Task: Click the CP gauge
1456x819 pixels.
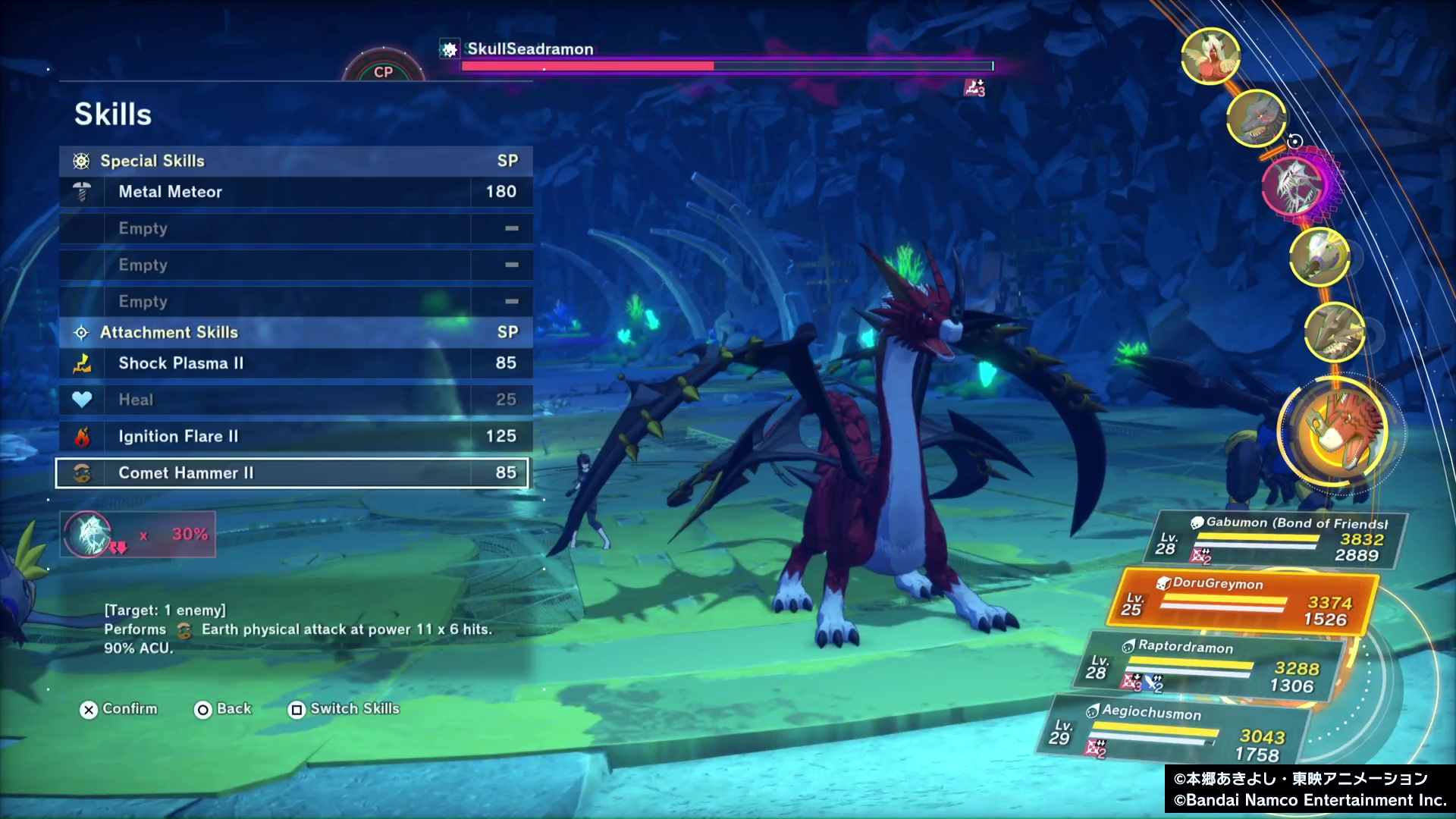Action: (x=383, y=68)
